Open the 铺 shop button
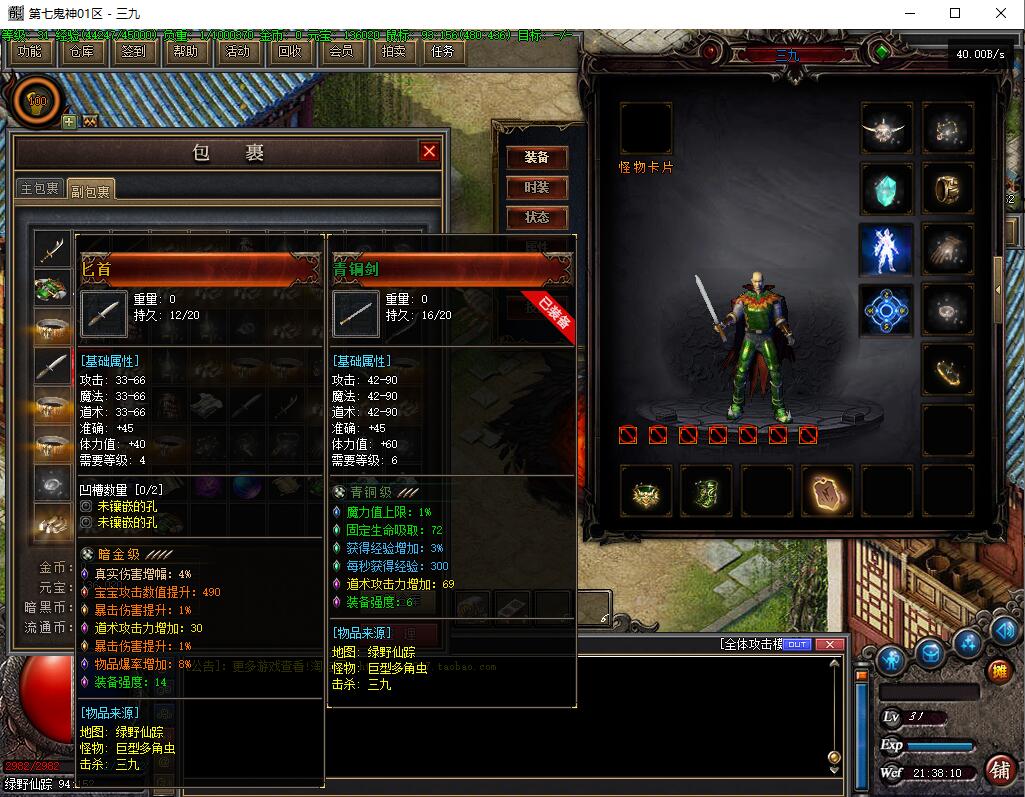Screen dimensions: 1025x797 pos(998,769)
